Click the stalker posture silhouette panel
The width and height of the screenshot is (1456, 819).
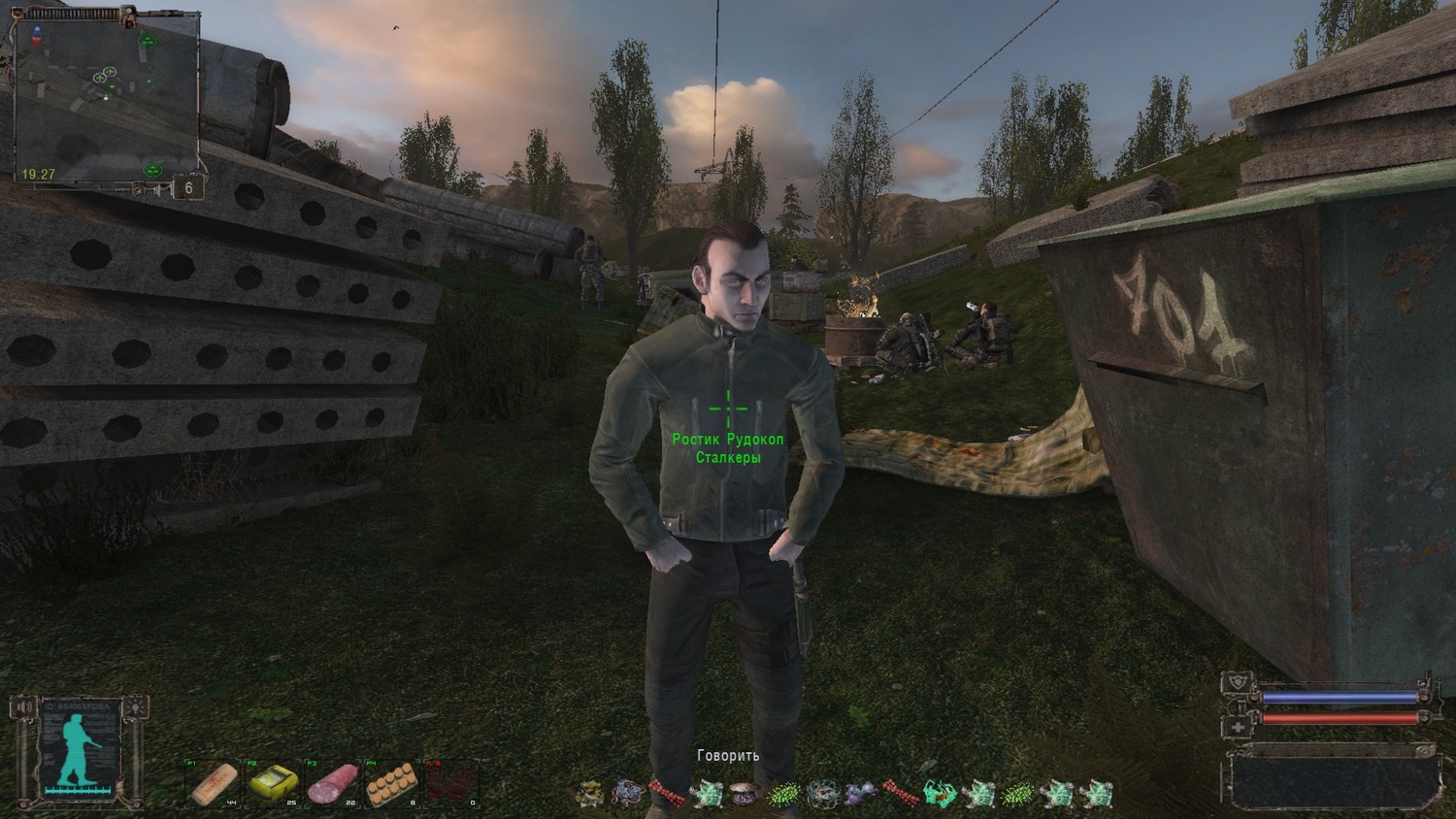point(79,749)
